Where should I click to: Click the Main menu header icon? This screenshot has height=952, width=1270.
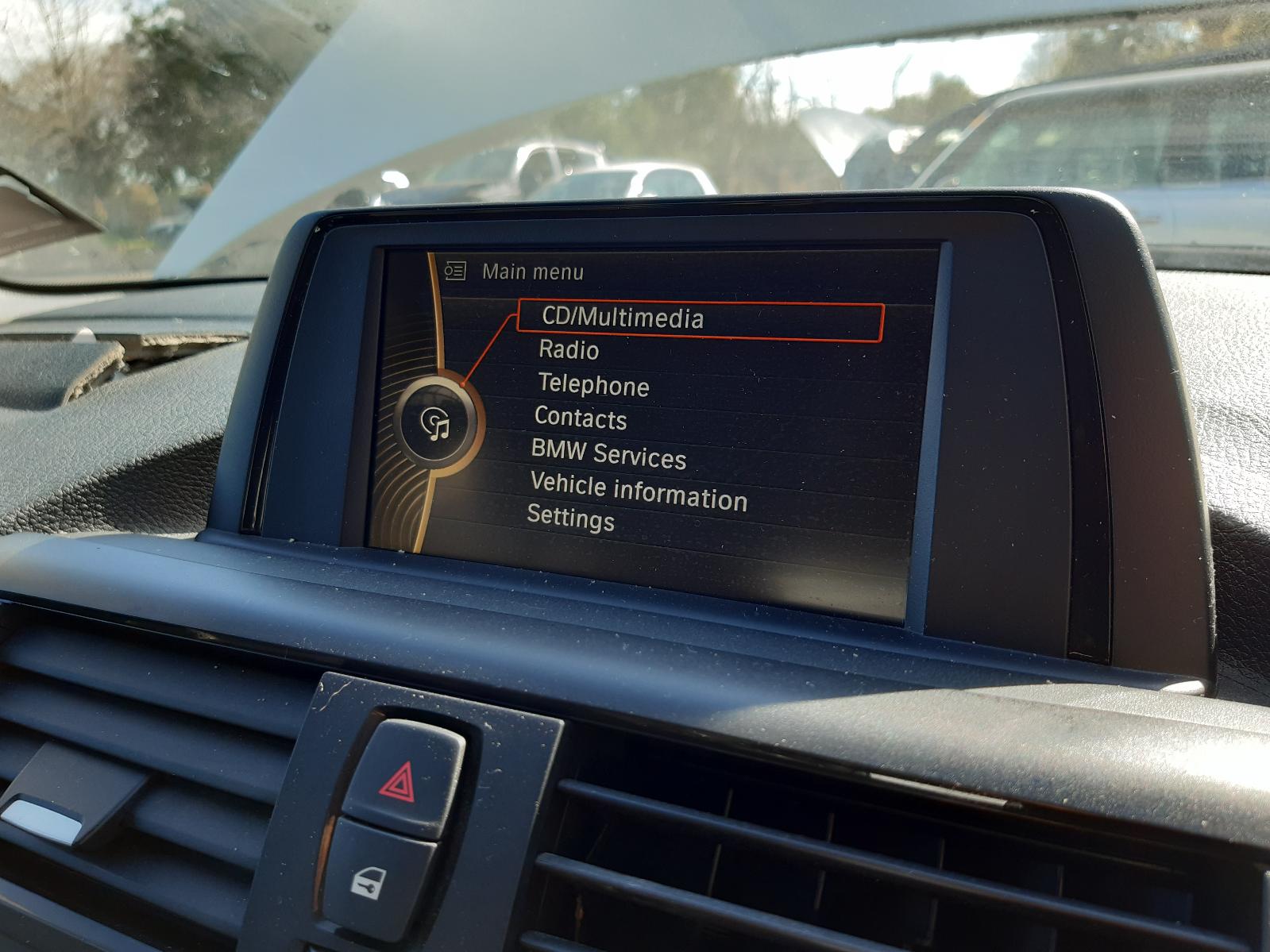coord(454,272)
